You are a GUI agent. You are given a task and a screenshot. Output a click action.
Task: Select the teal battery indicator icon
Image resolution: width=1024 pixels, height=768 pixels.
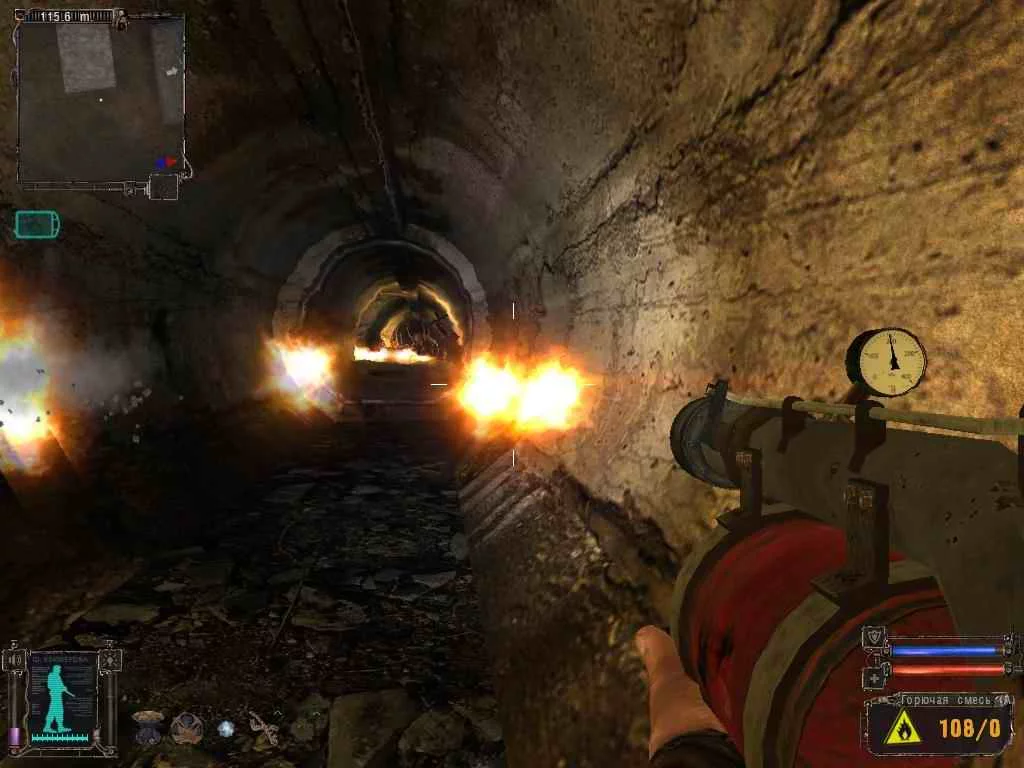pyautogui.click(x=37, y=224)
